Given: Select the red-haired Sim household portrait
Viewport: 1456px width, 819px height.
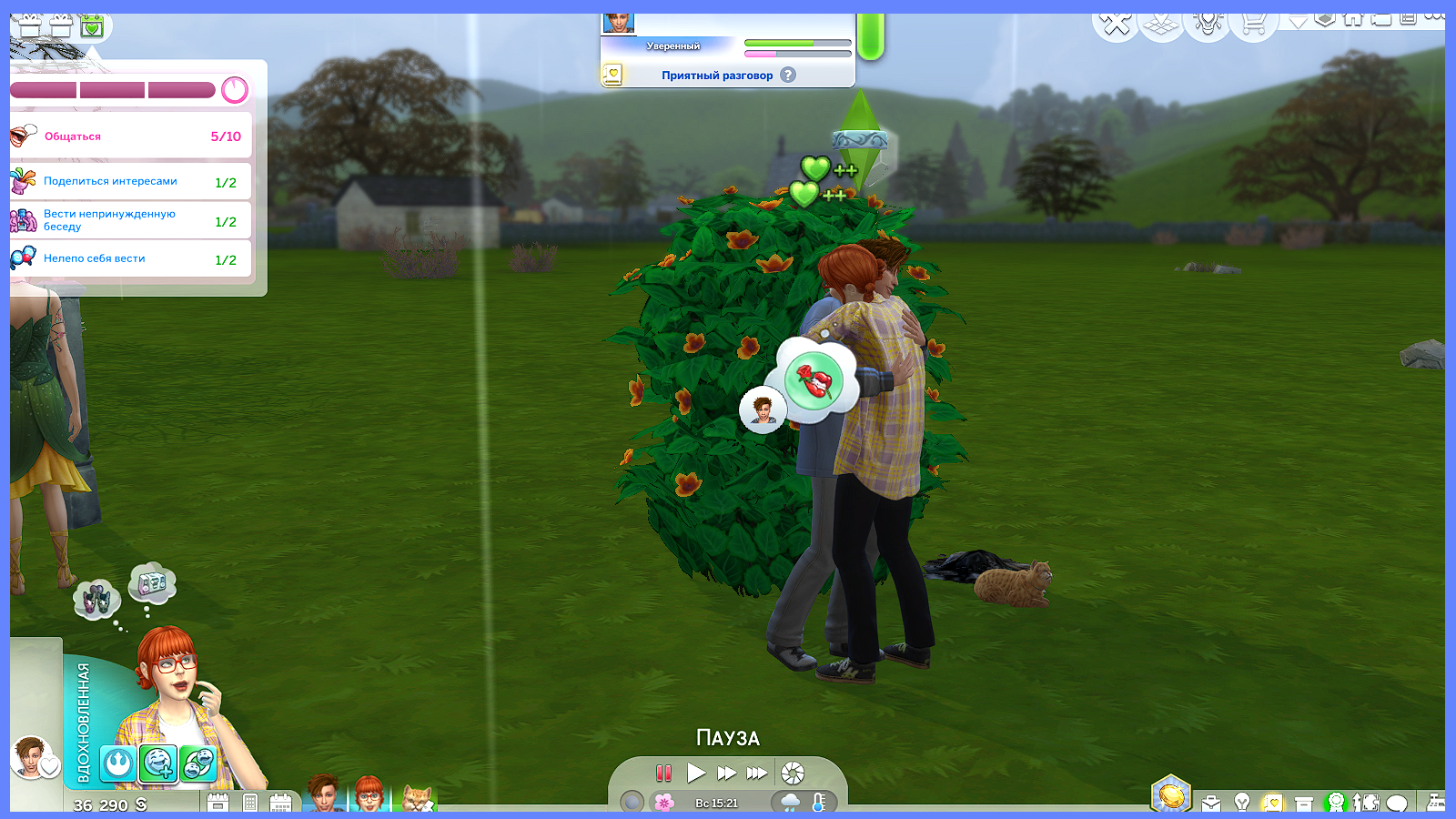Looking at the screenshot, I should (x=369, y=795).
